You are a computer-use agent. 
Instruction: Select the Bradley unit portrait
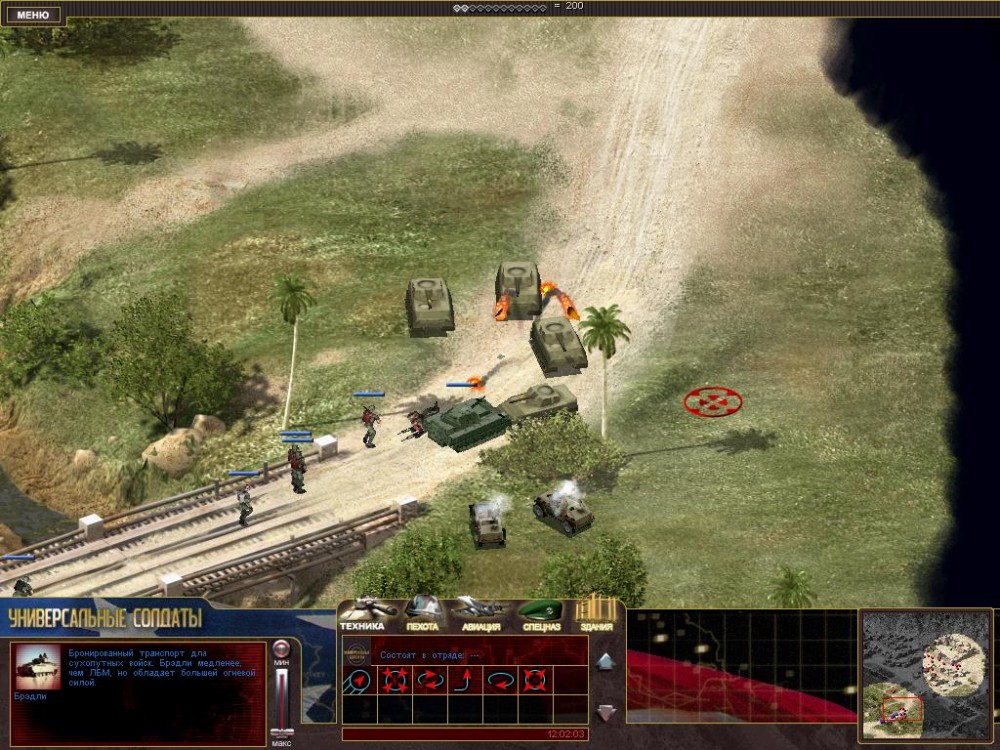40,667
